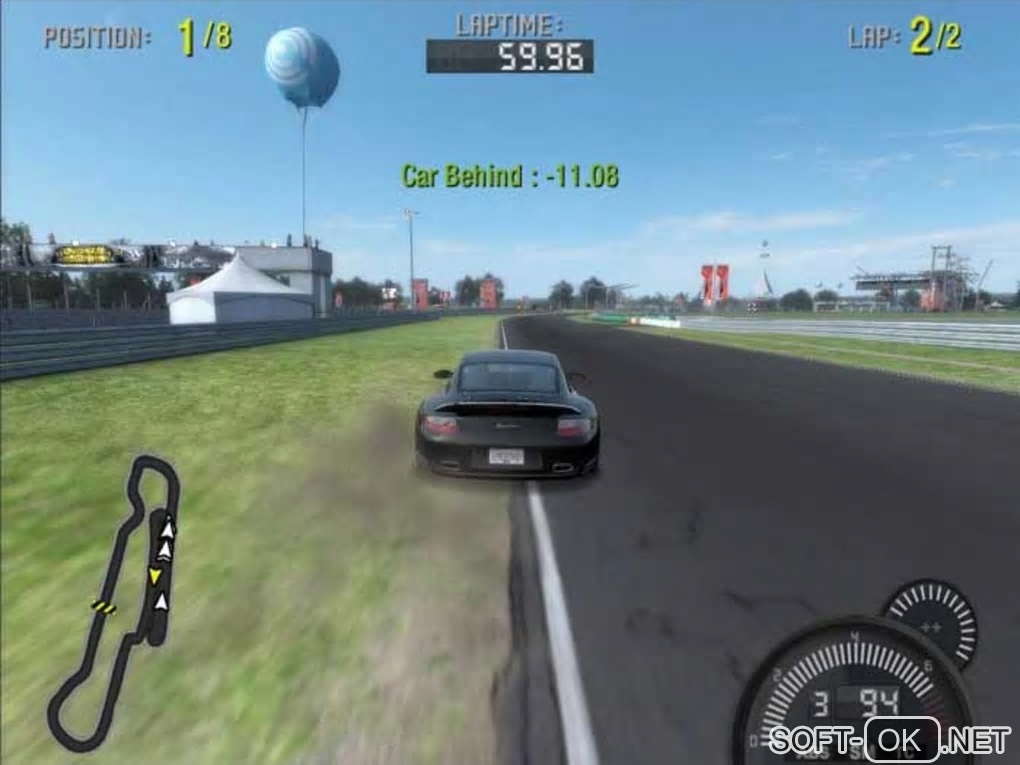1020x765 pixels.
Task: Click the striped start/finish marker on the minimap
Action: pyautogui.click(x=103, y=606)
